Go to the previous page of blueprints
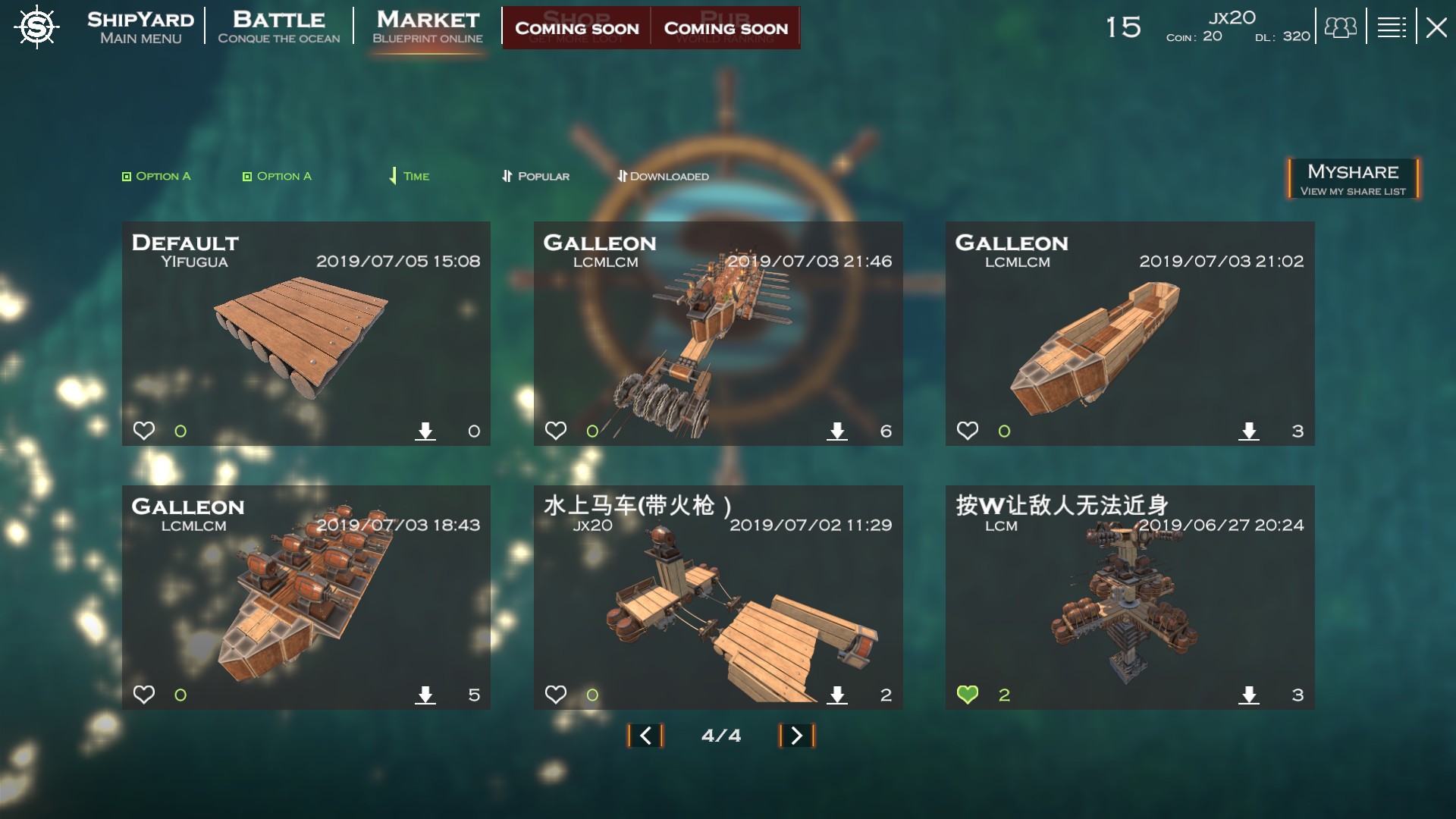1456x819 pixels. [645, 735]
